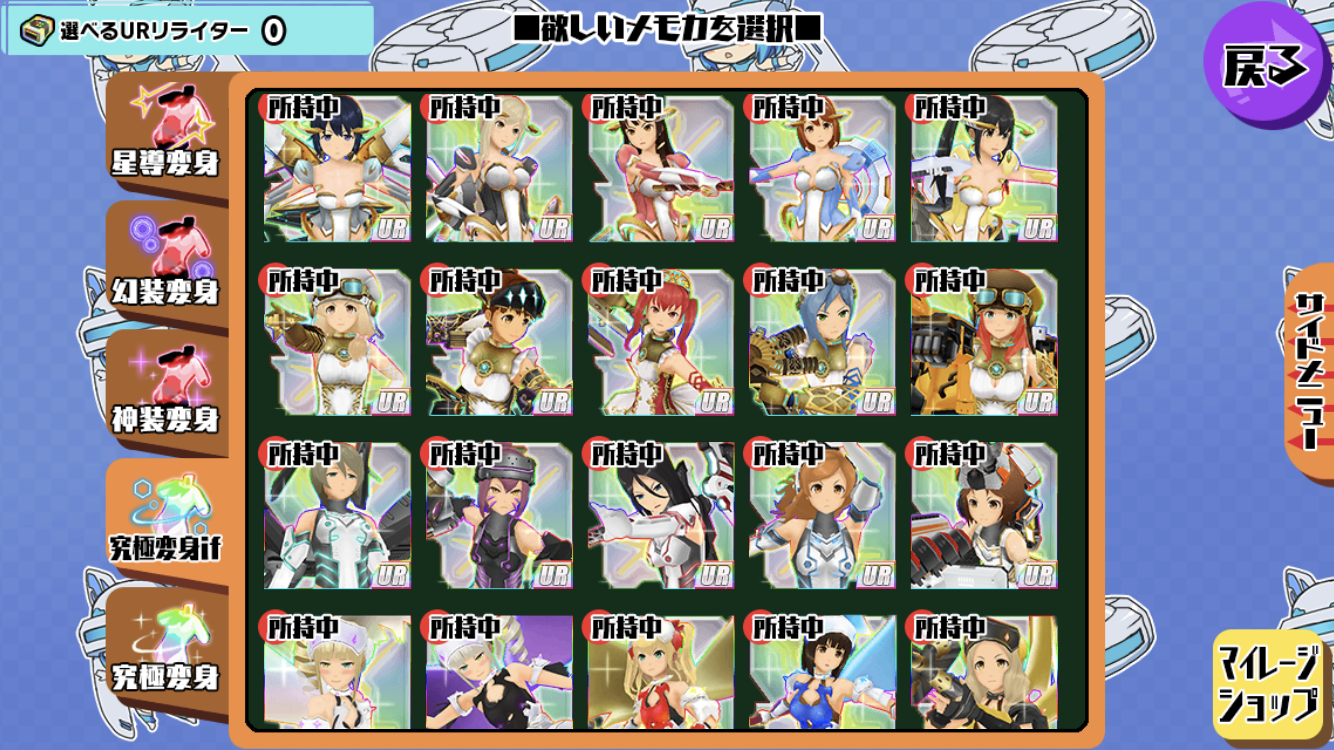This screenshot has height=750, width=1334.
Task: Select the red twin-tail girl UR card
Action: (x=660, y=341)
